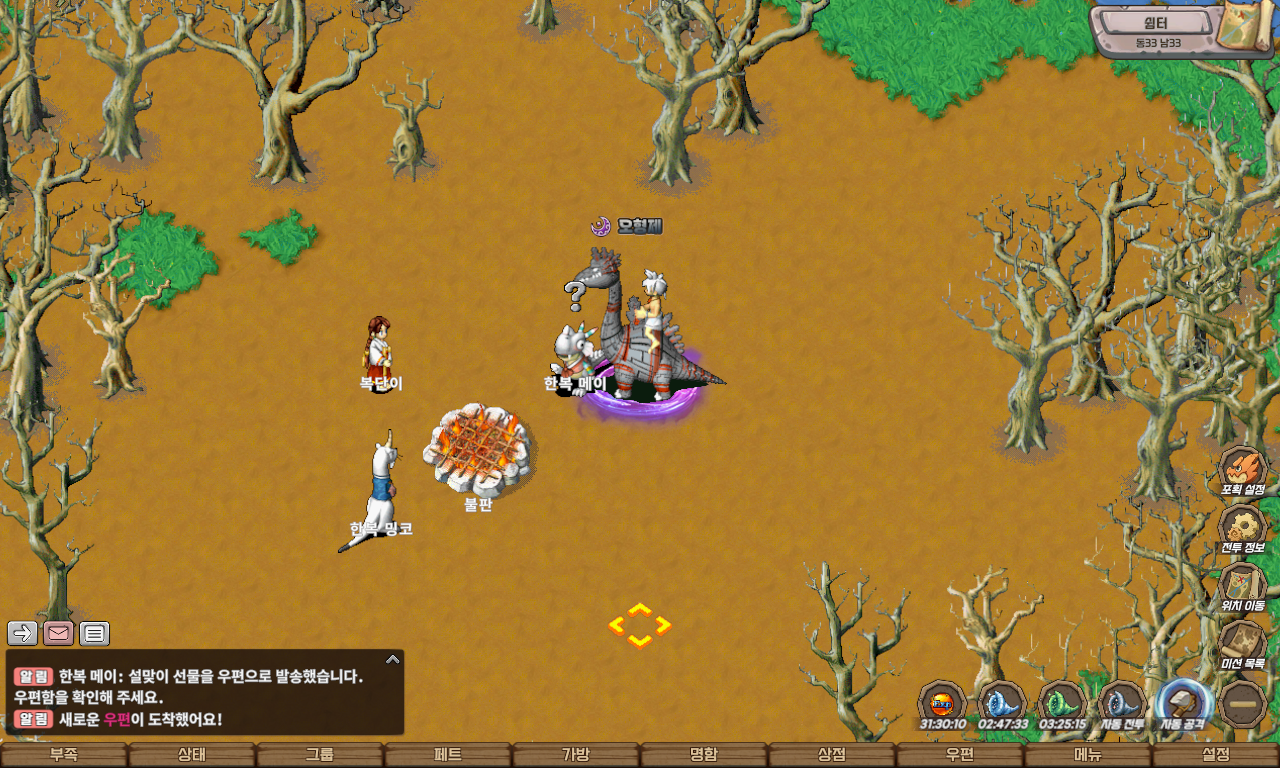Viewport: 1280px width, 768px height.
Task: Toggle 자동 공격 auto attack axe icon
Action: [1184, 704]
